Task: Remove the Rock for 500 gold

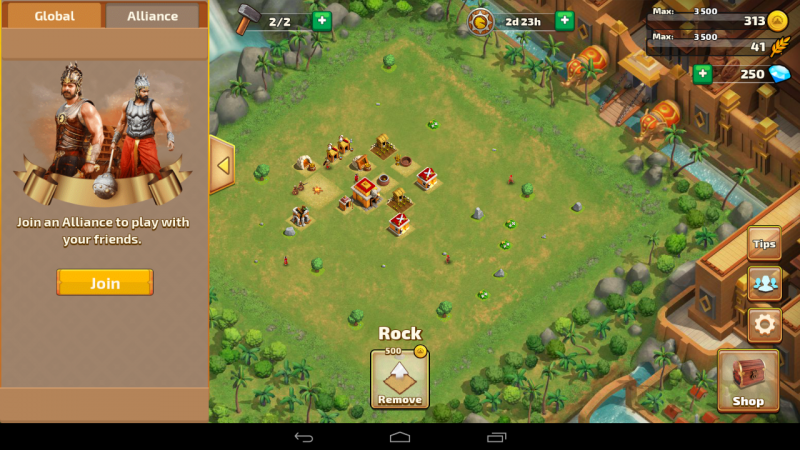Action: pos(400,379)
